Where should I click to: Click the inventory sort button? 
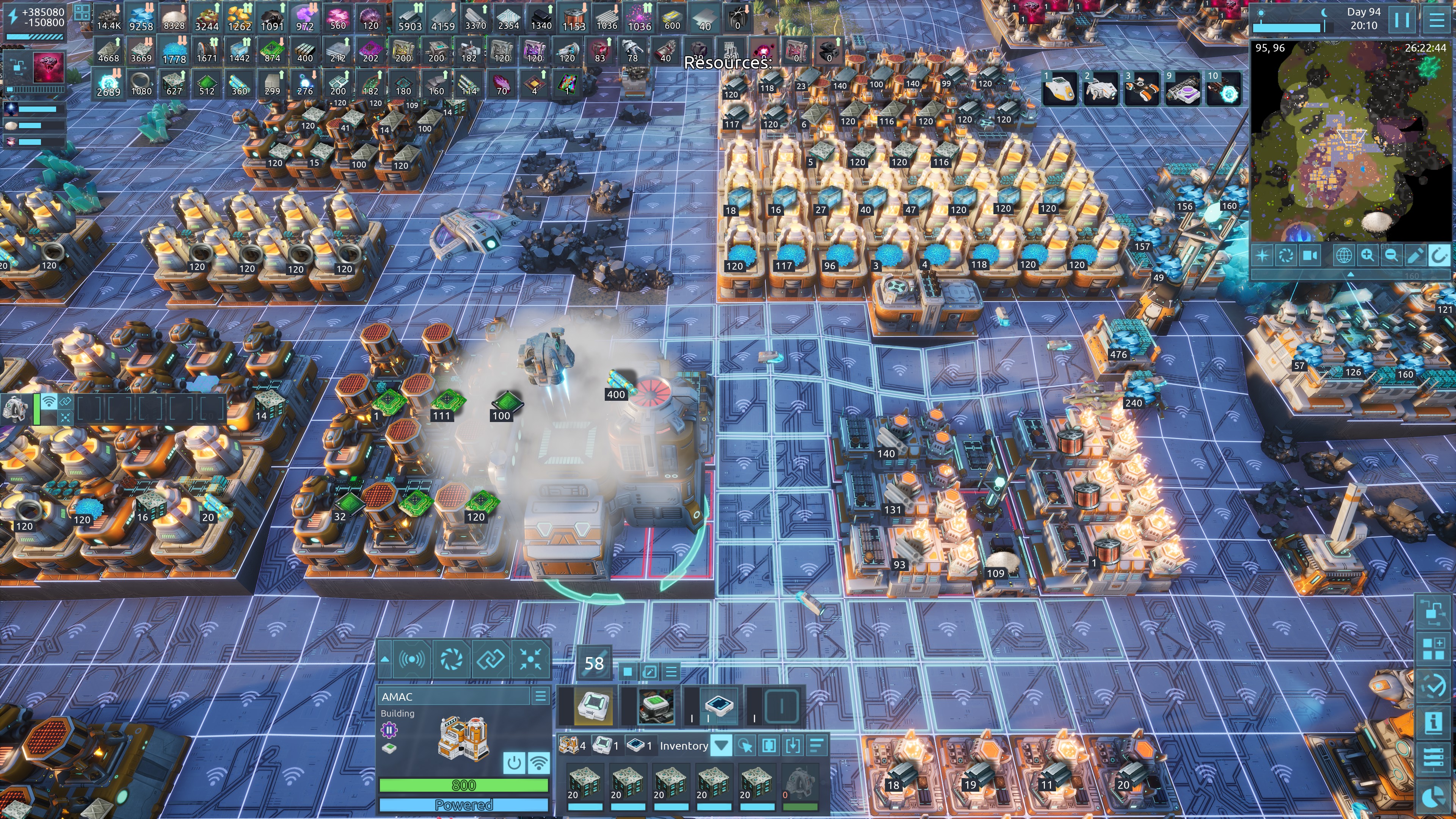click(x=816, y=745)
